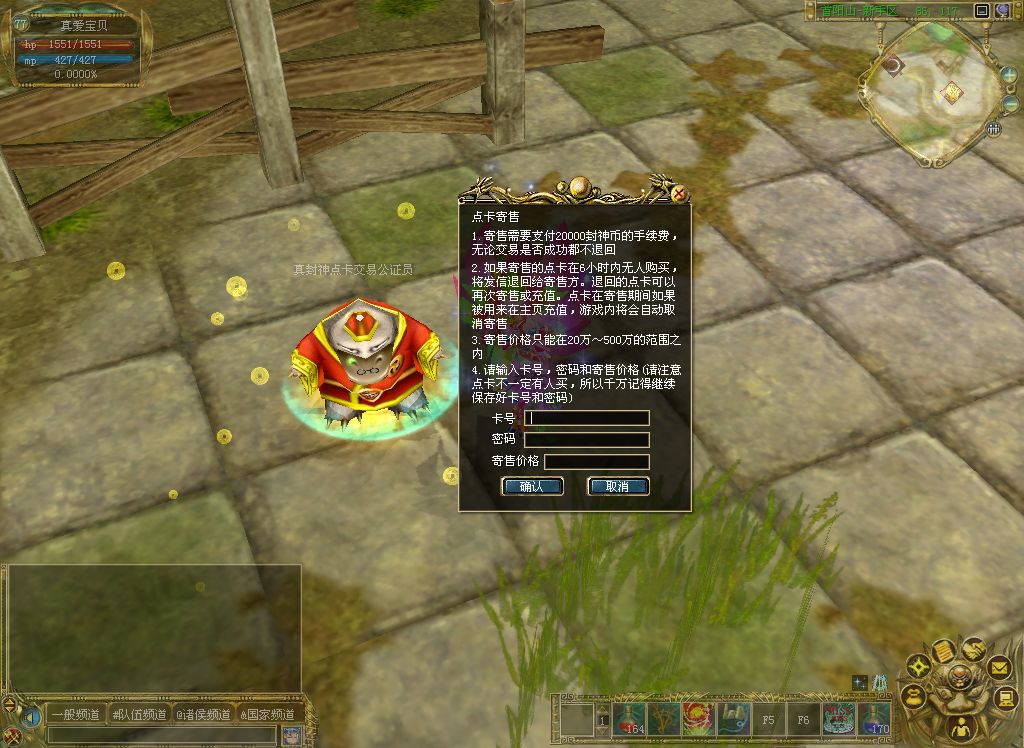Open the money pouch bag icon
Screen dimensions: 1024x748
912,696
